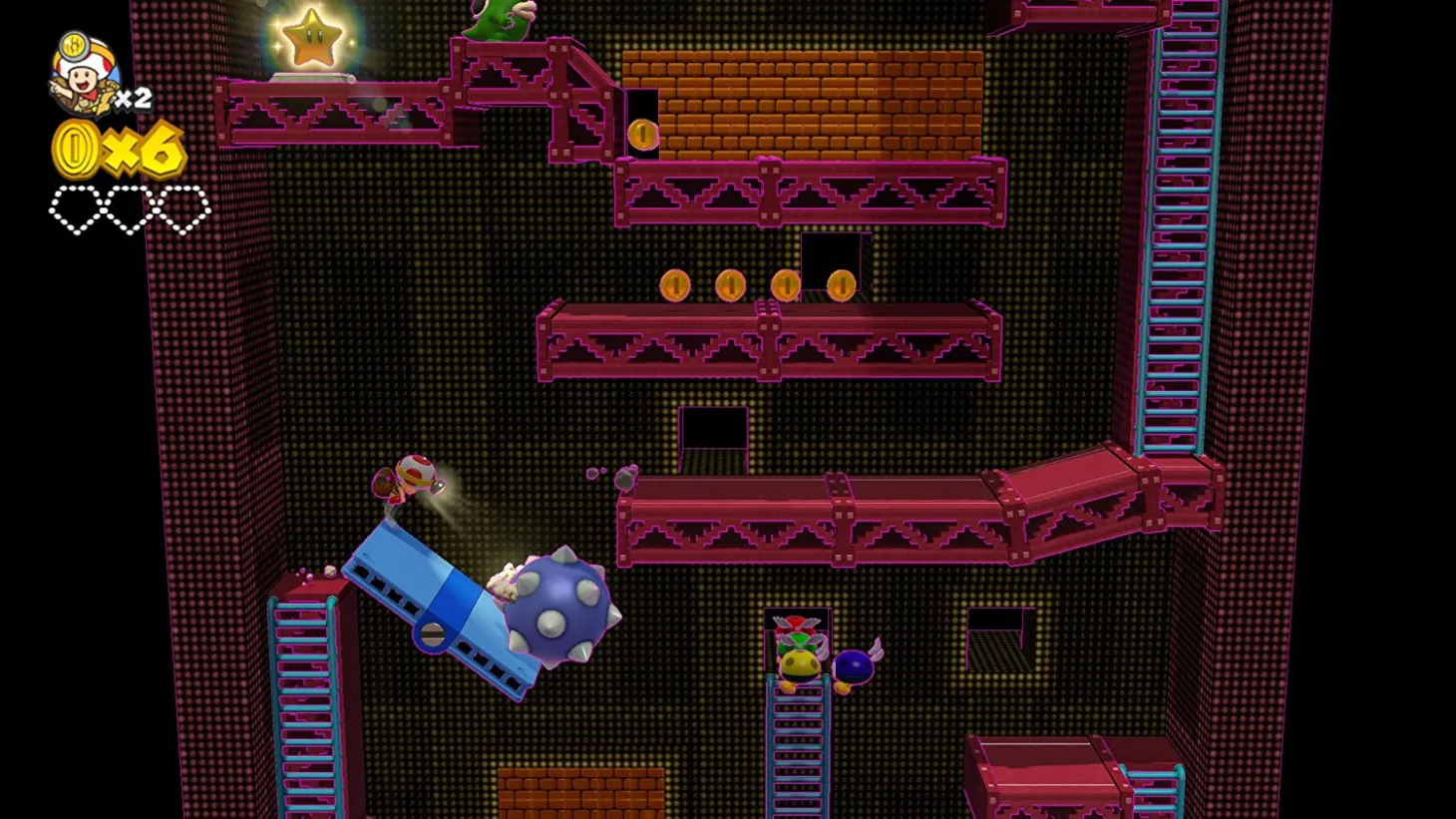Click the single coin beside the brick wall

645,132
